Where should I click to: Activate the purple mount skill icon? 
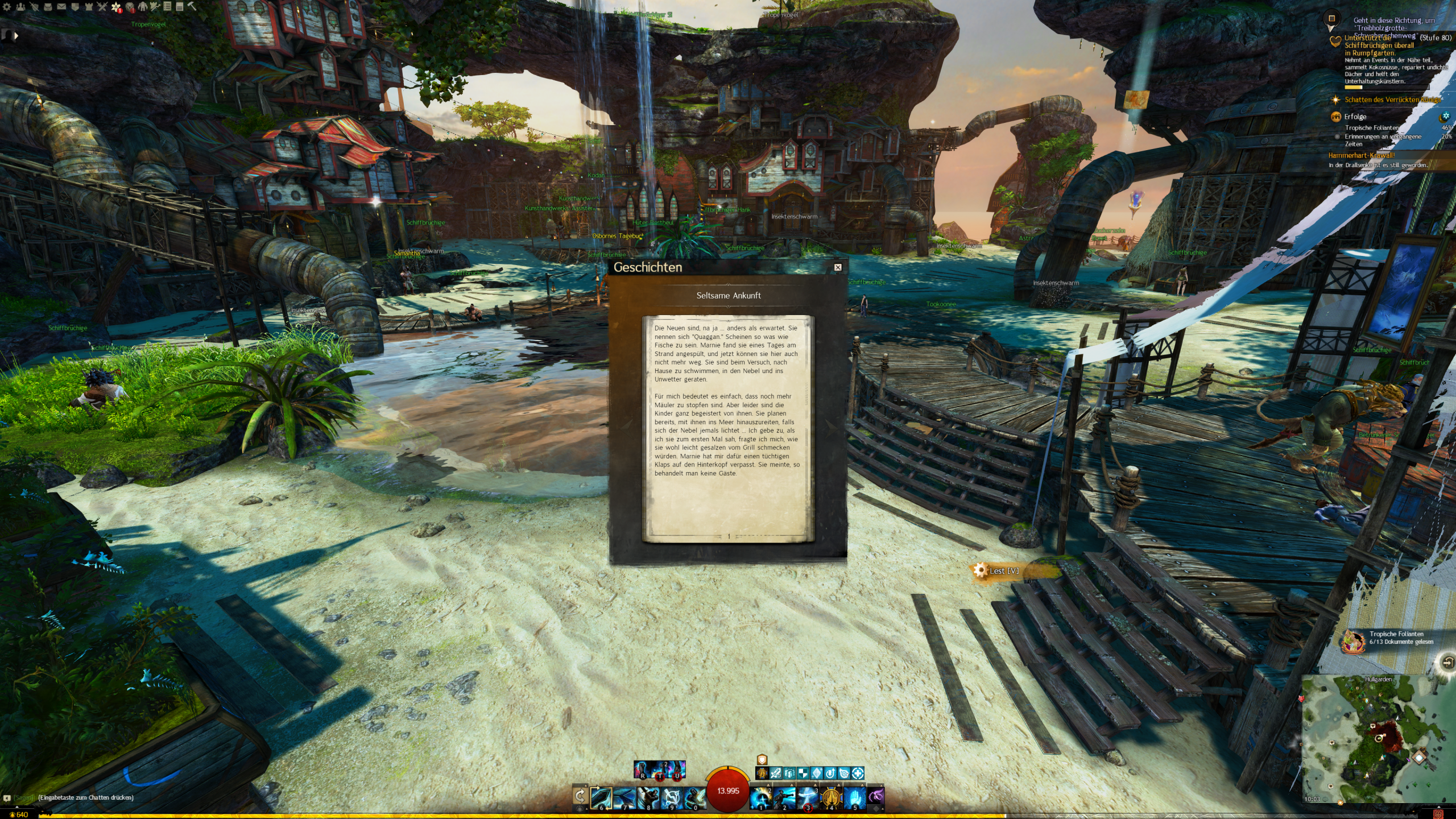876,796
